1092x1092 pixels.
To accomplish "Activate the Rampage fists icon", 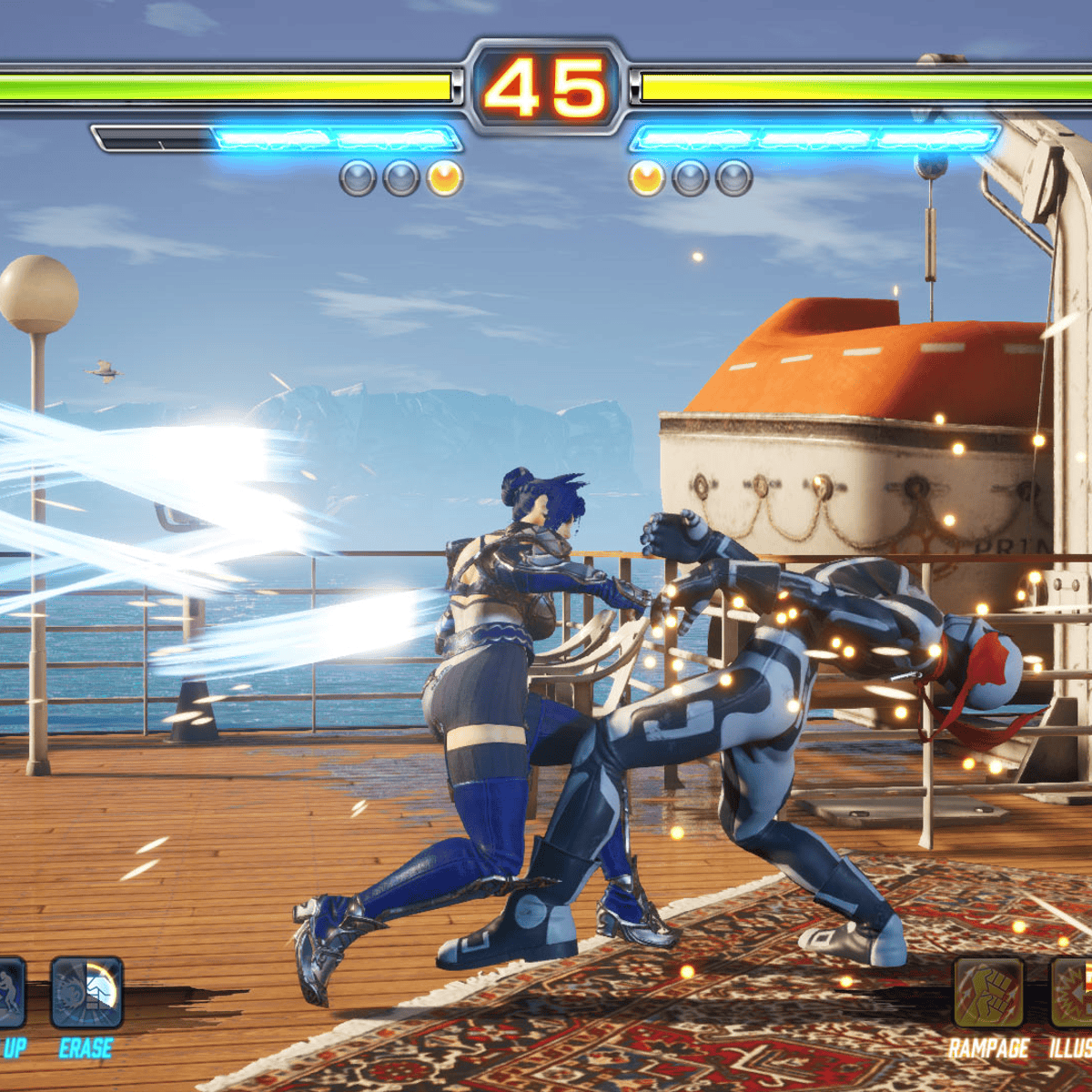I will coord(988,993).
